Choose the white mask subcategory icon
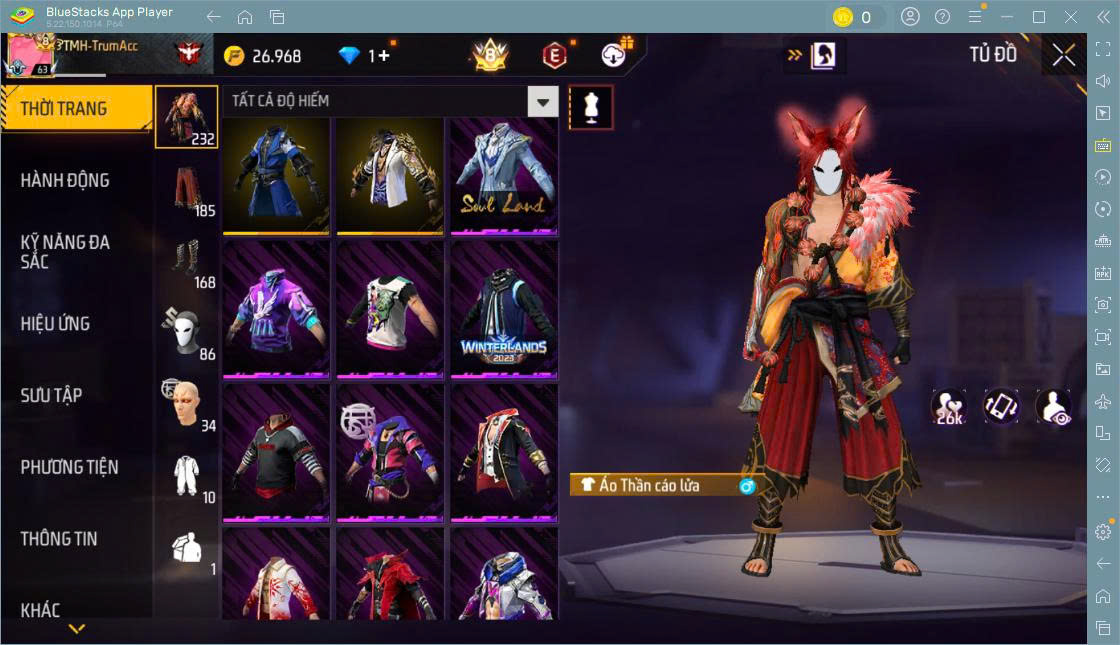 pyautogui.click(x=186, y=332)
